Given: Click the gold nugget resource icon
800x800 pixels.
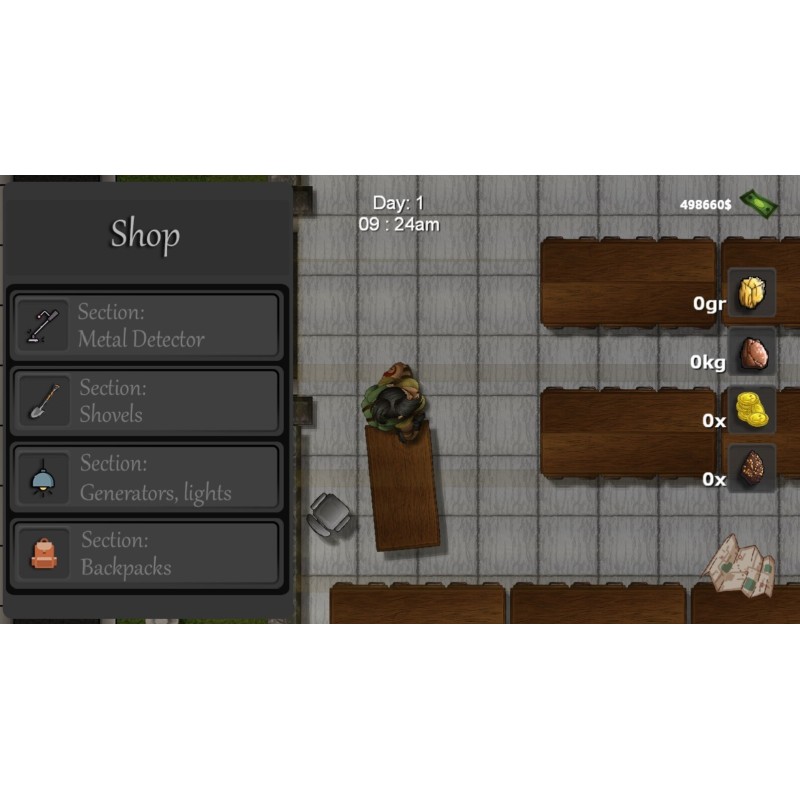Looking at the screenshot, I should tap(752, 293).
